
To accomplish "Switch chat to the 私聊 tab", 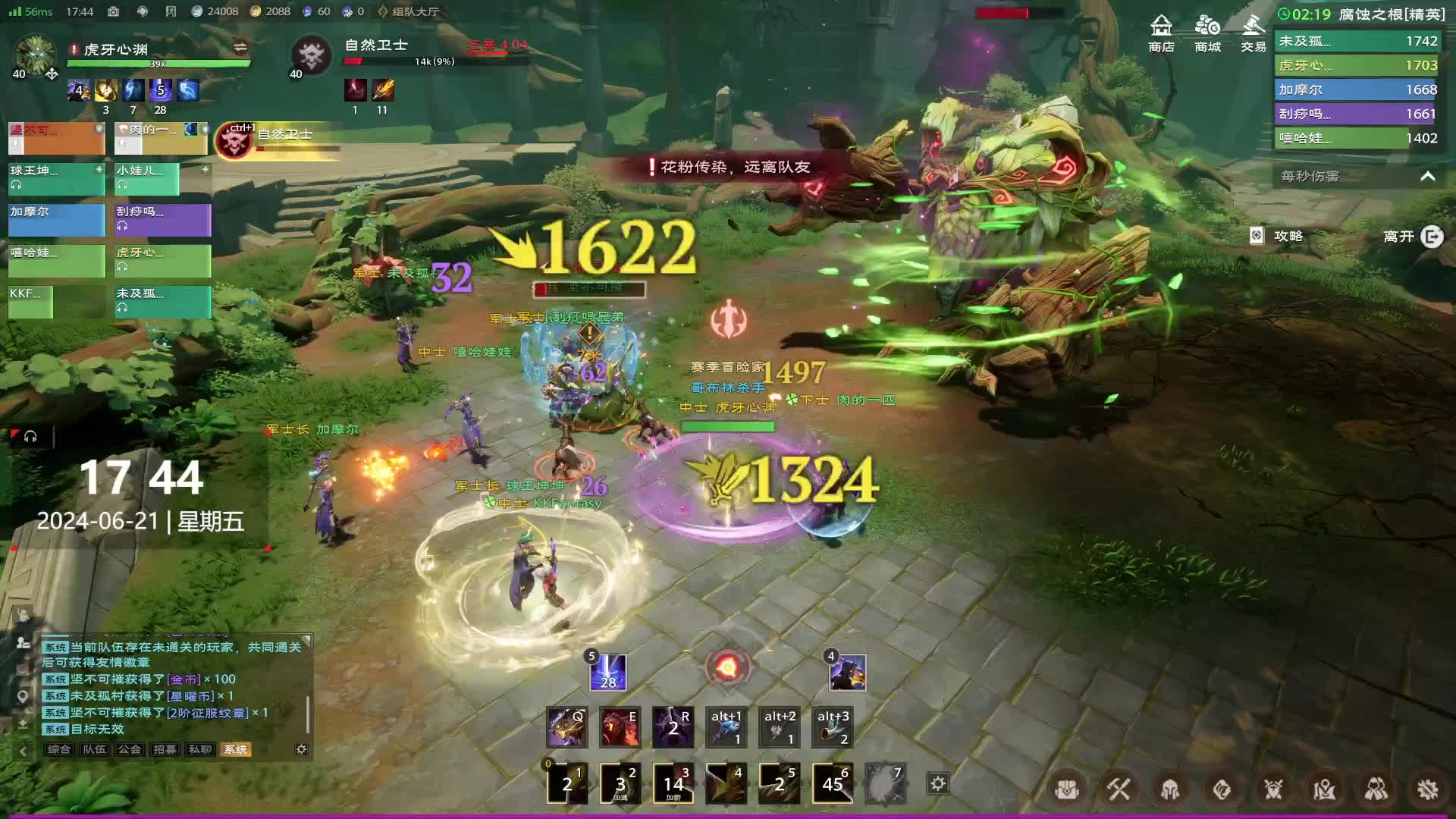I will tap(200, 749).
